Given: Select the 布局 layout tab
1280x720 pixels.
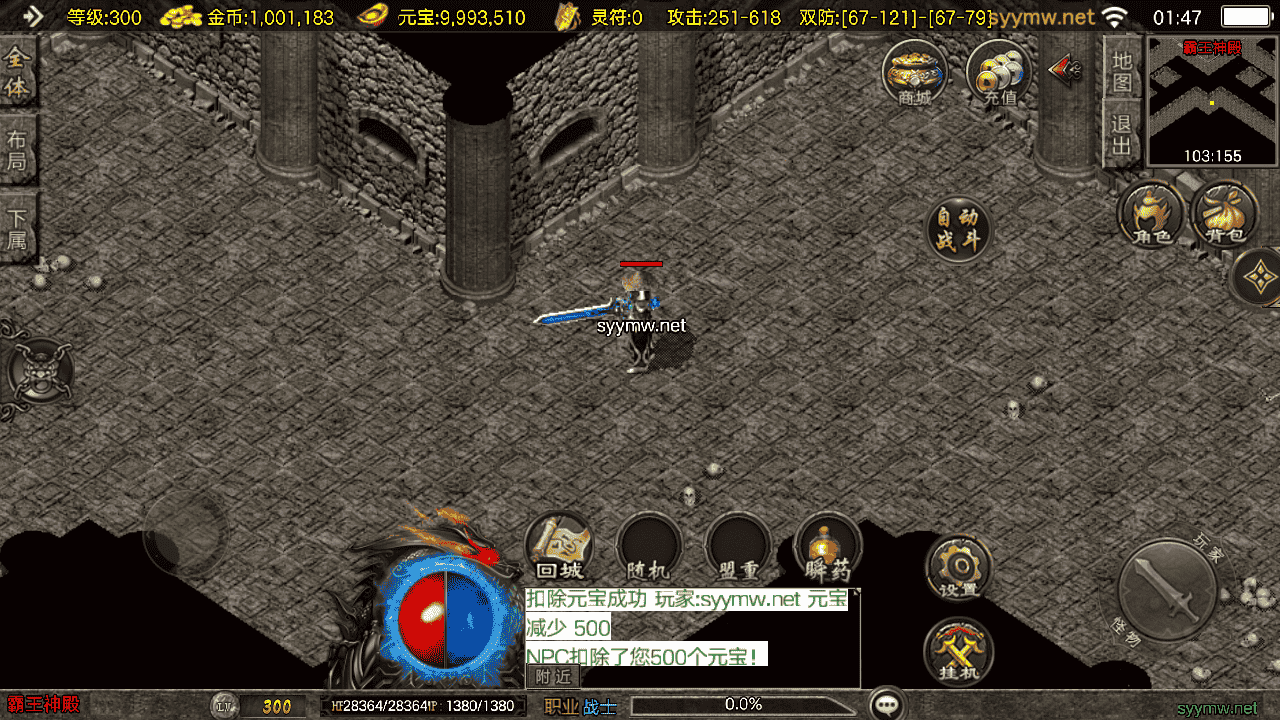Looking at the screenshot, I should pyautogui.click(x=18, y=150).
